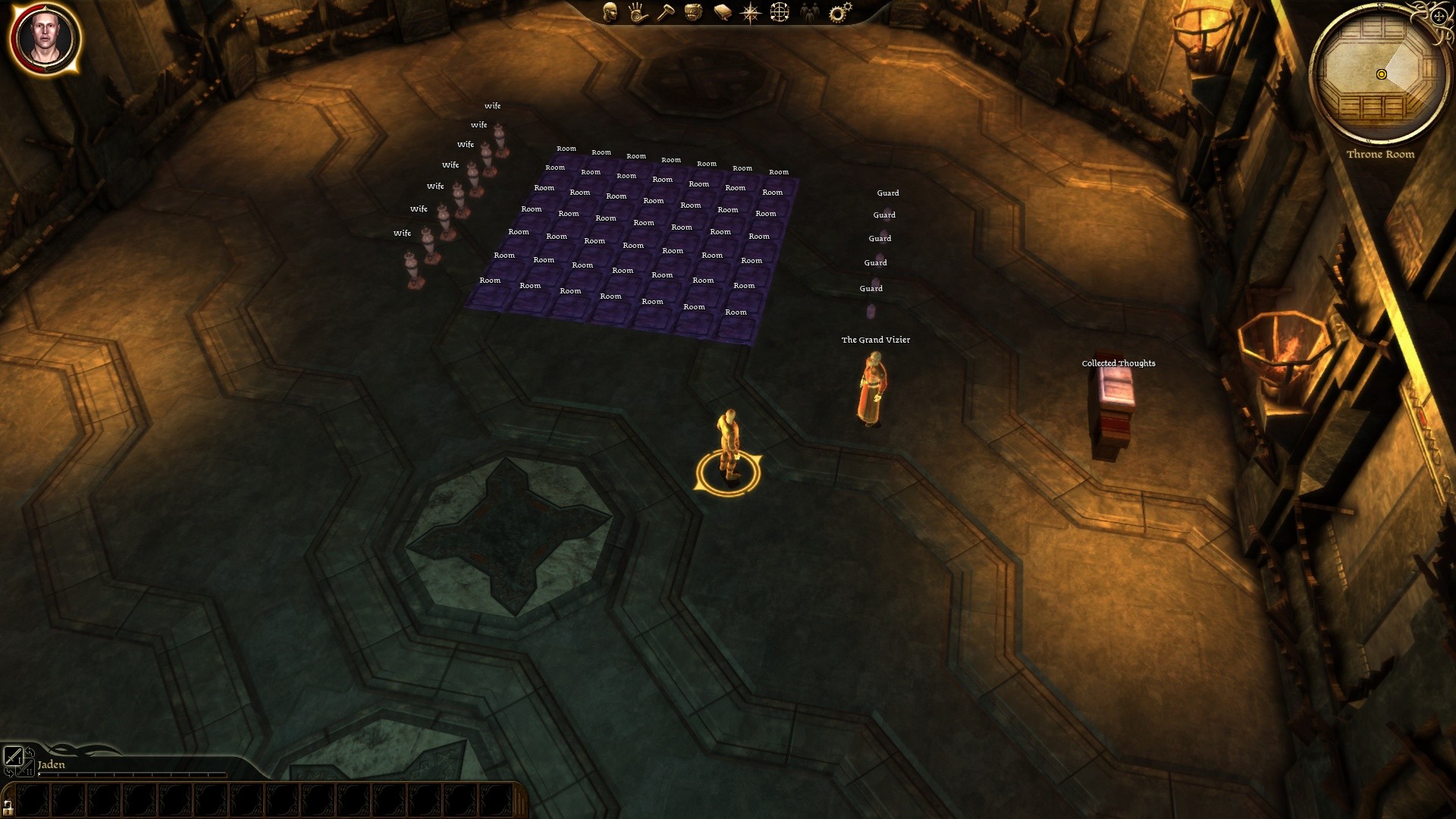Viewport: 1456px width, 819px height.
Task: Open the character record head icon
Action: pyautogui.click(x=610, y=11)
